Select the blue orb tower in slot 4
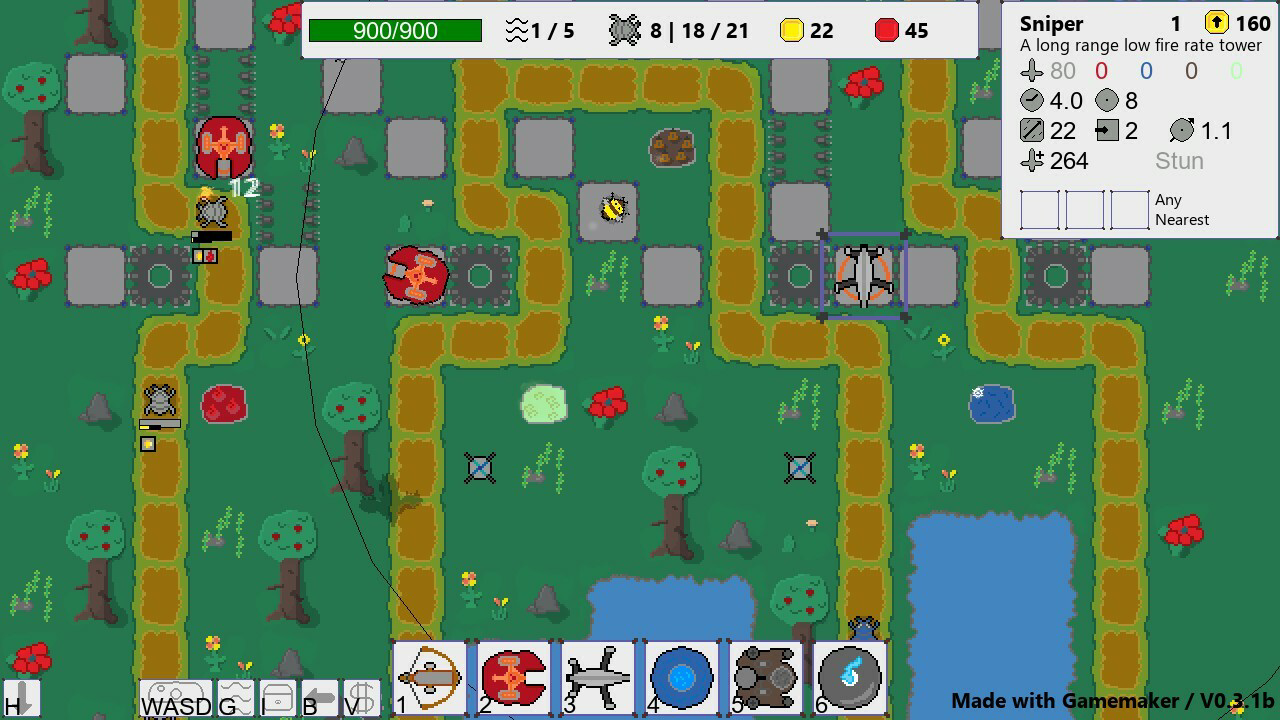 [x=680, y=678]
